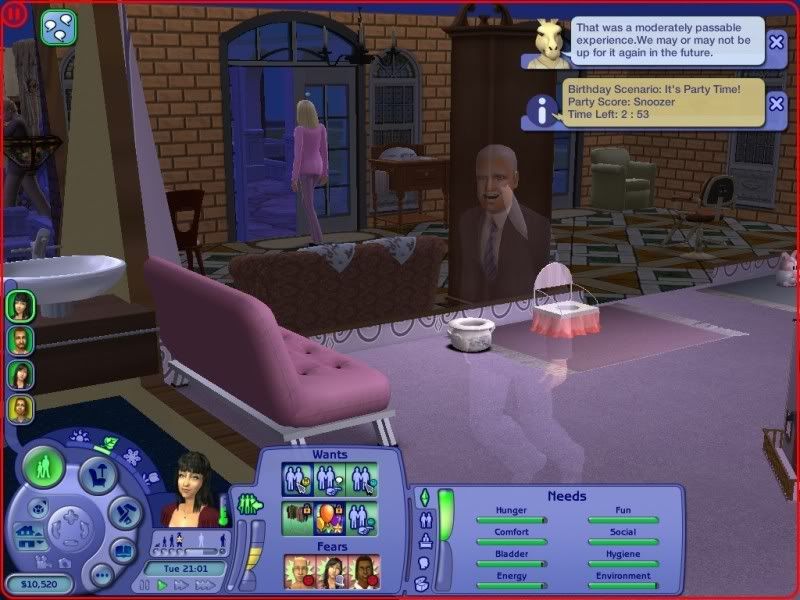Click the green Live Mode button
The image size is (800, 600).
pos(43,467)
